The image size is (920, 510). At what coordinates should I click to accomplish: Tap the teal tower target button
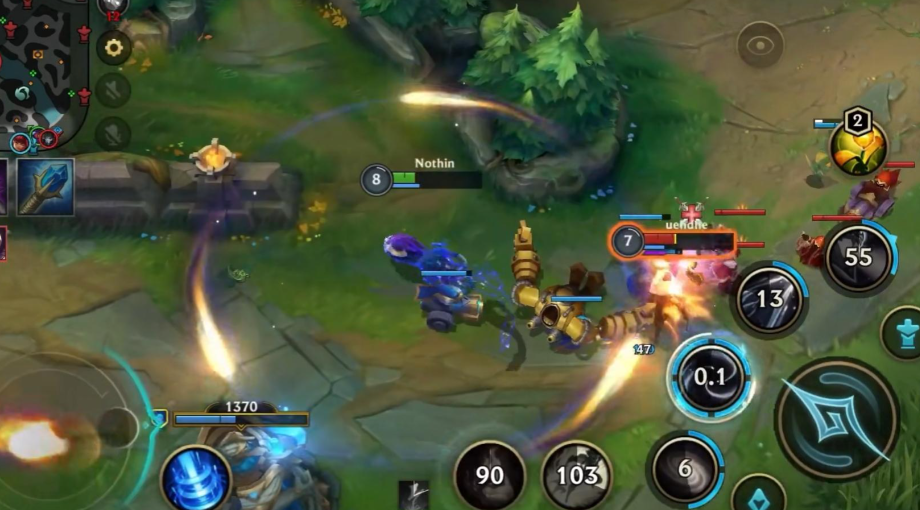(905, 334)
